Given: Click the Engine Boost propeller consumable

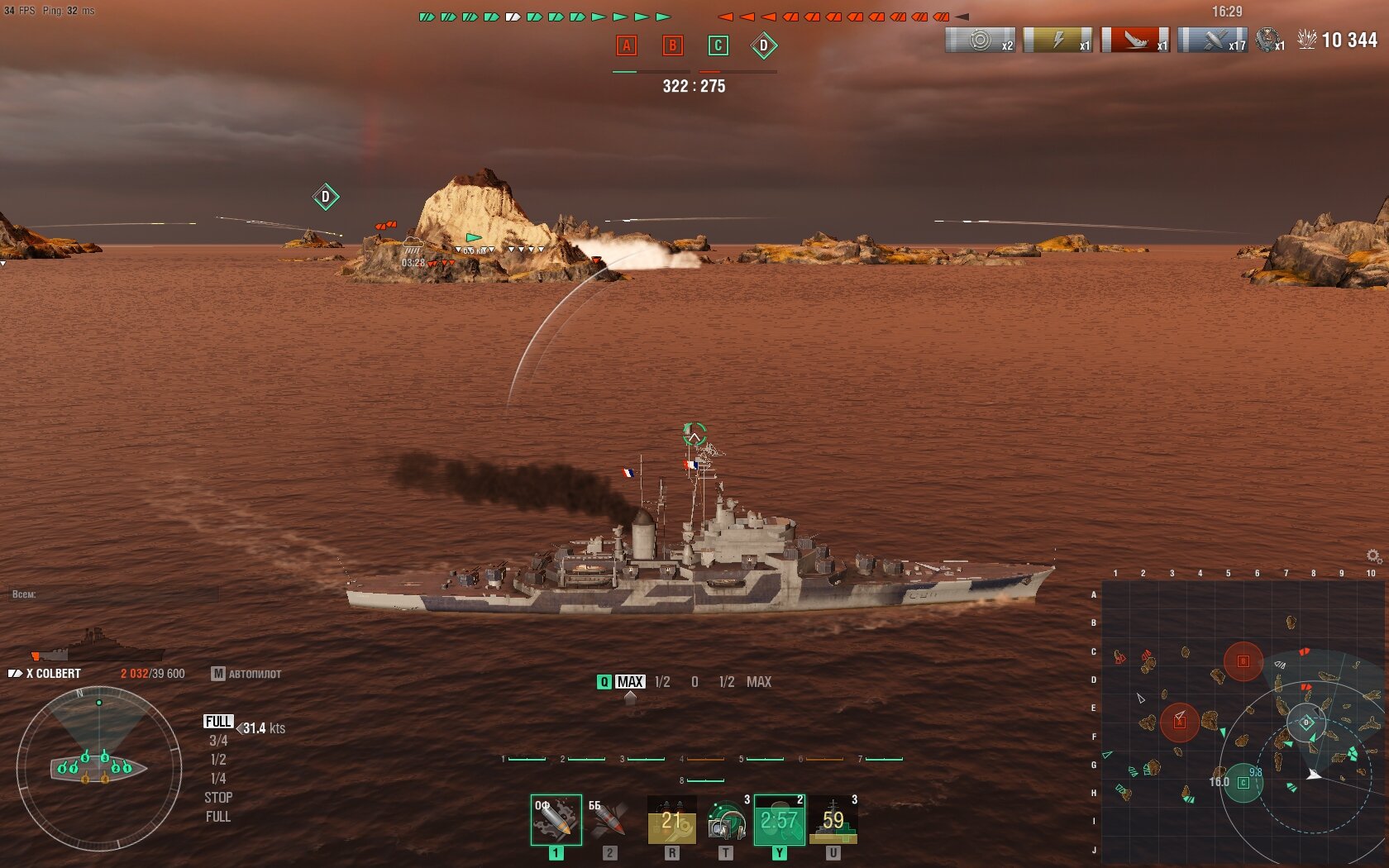Looking at the screenshot, I should pos(779,819).
